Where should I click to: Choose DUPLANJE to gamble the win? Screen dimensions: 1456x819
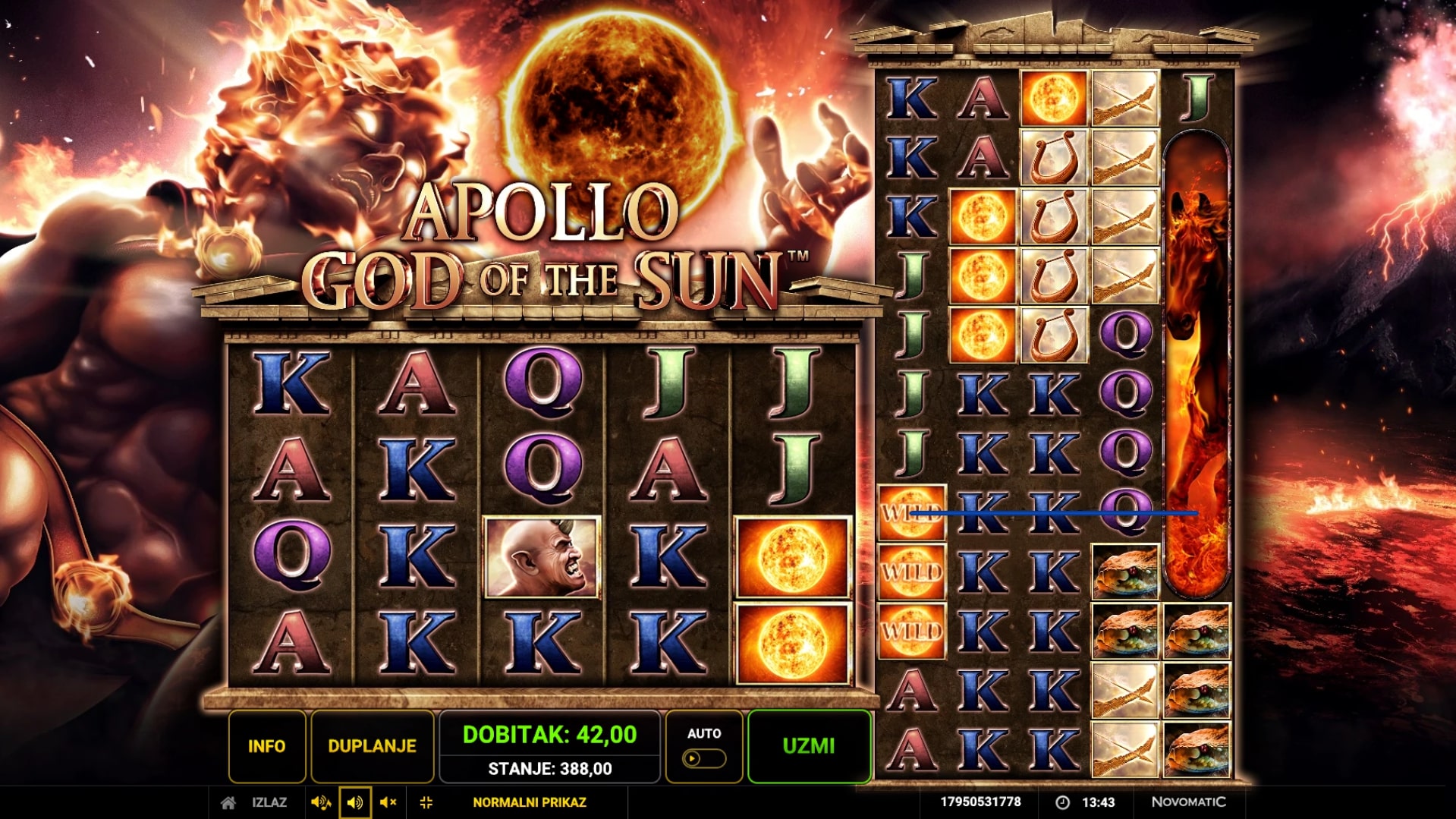[x=372, y=746]
